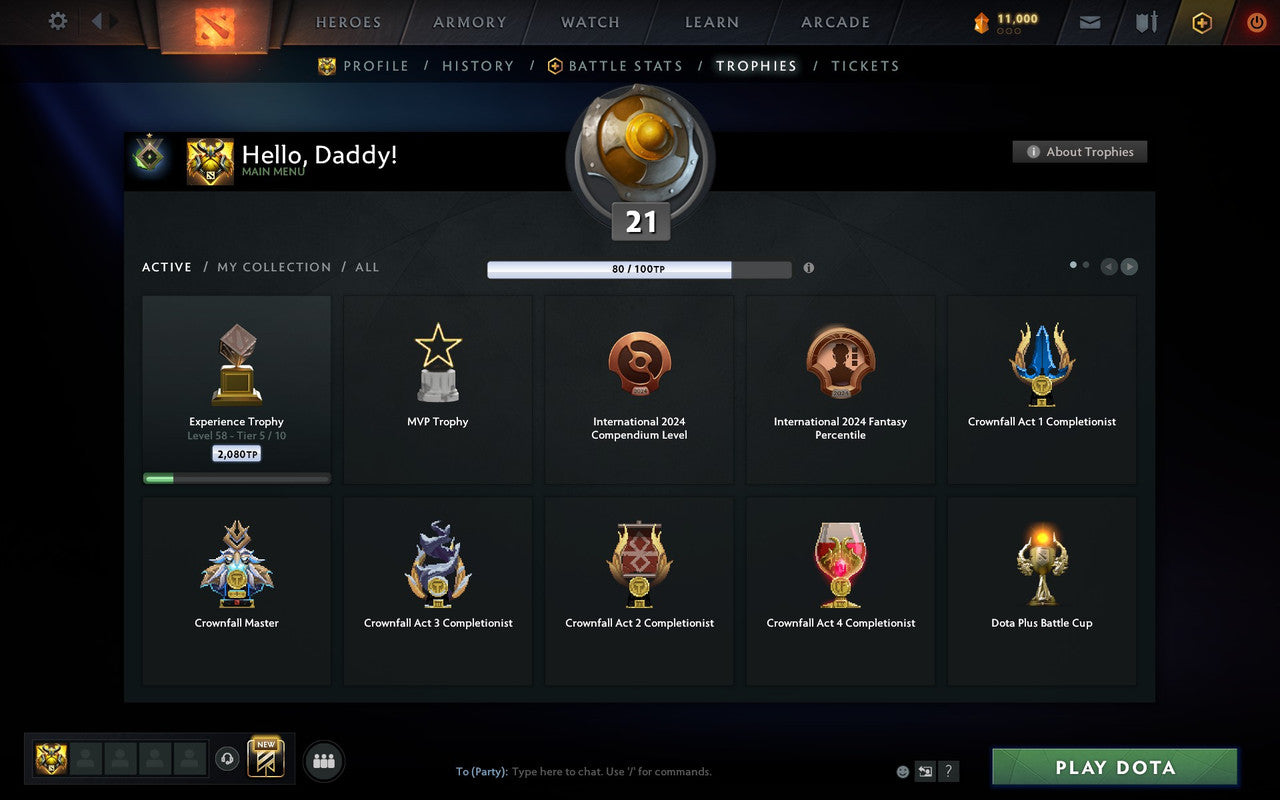Screen dimensions: 1280x800
Task: Click the PLAY DOTA button
Action: [1113, 768]
